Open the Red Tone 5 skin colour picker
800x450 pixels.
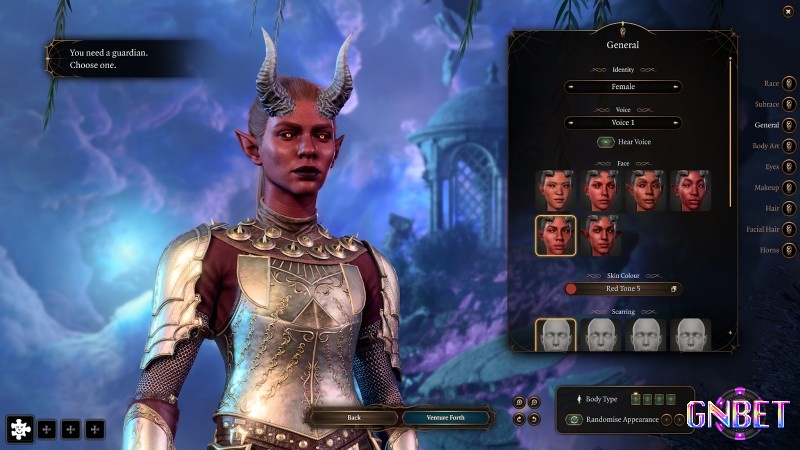click(x=623, y=289)
